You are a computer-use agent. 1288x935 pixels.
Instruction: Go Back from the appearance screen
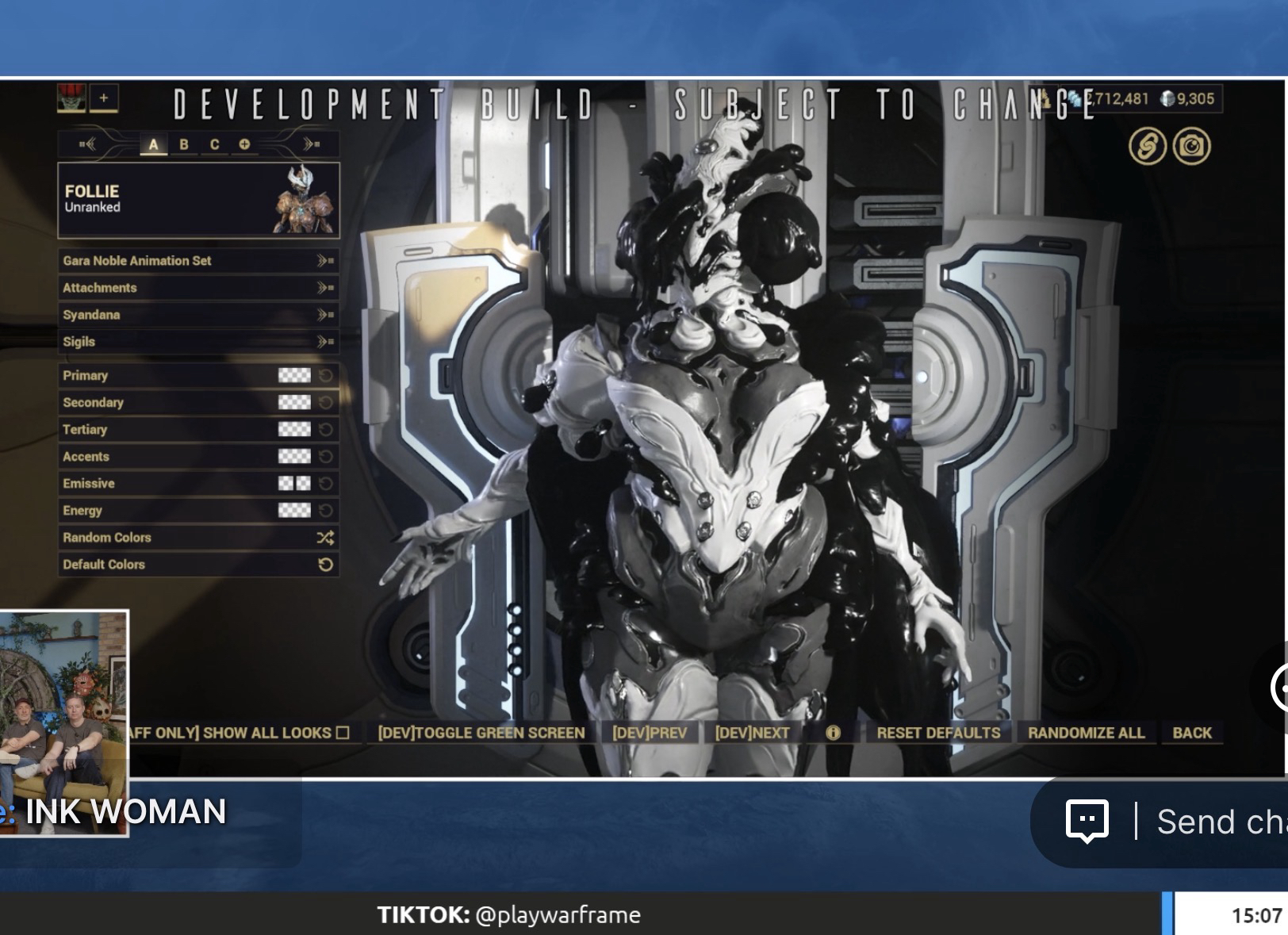coord(1192,733)
